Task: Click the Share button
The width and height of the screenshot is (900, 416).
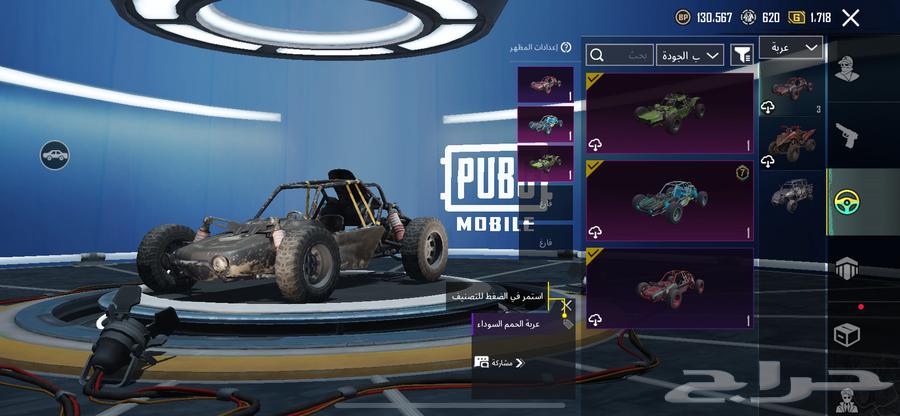Action: (500, 362)
